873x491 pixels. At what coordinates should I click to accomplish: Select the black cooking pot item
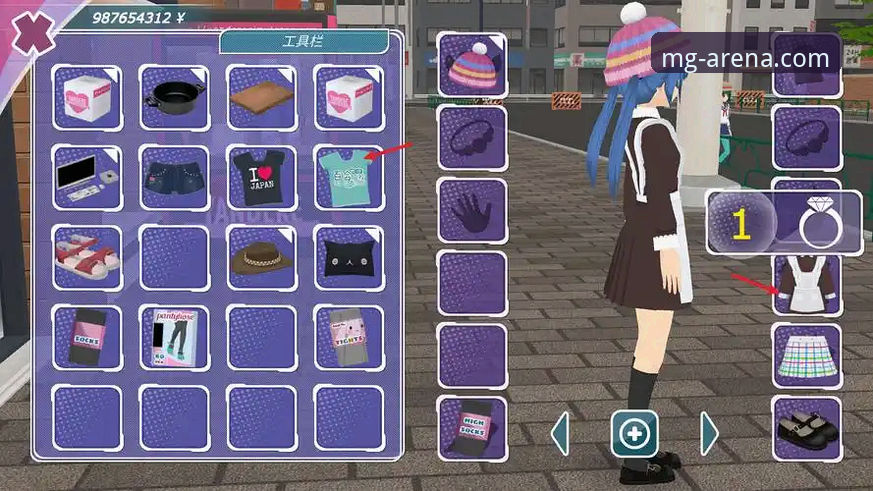pyautogui.click(x=174, y=97)
